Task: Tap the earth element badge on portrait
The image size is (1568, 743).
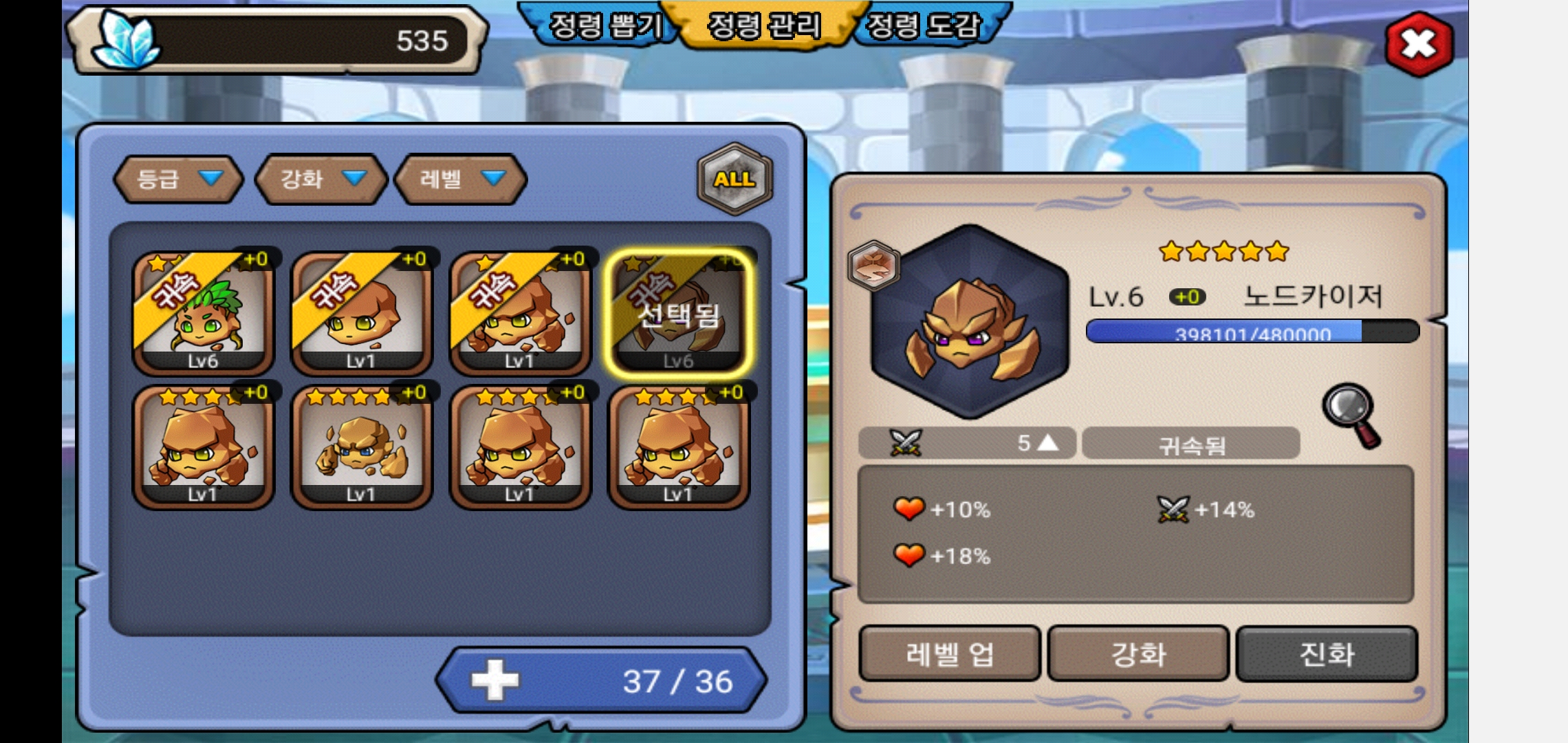Action: pyautogui.click(x=873, y=265)
